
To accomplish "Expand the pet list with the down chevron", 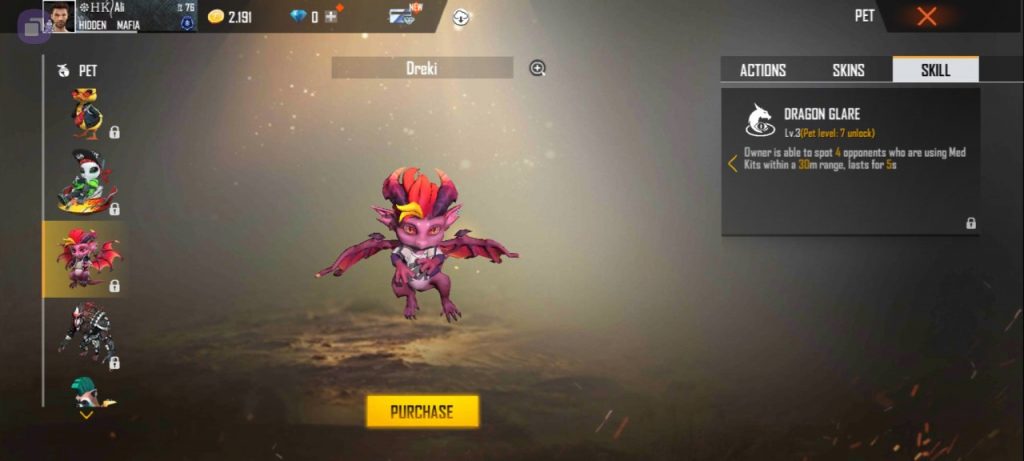I will tap(87, 415).
